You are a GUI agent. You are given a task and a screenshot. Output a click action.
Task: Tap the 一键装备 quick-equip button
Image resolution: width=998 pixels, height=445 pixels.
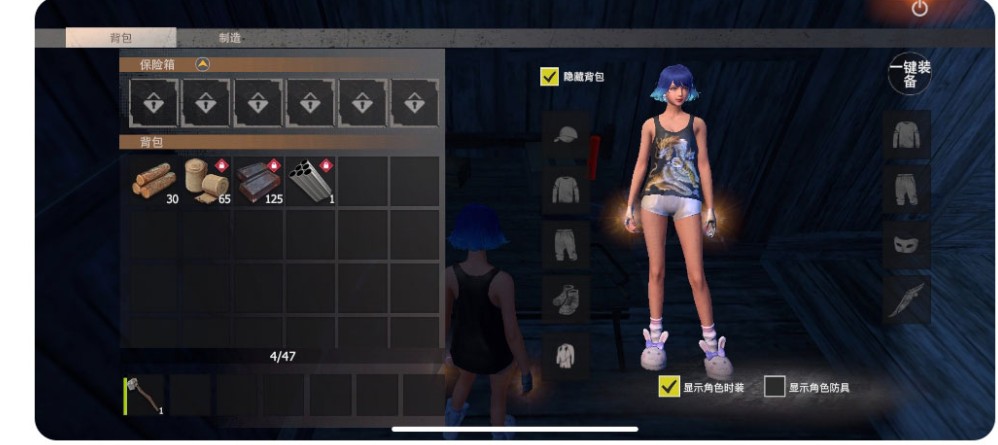(x=909, y=75)
